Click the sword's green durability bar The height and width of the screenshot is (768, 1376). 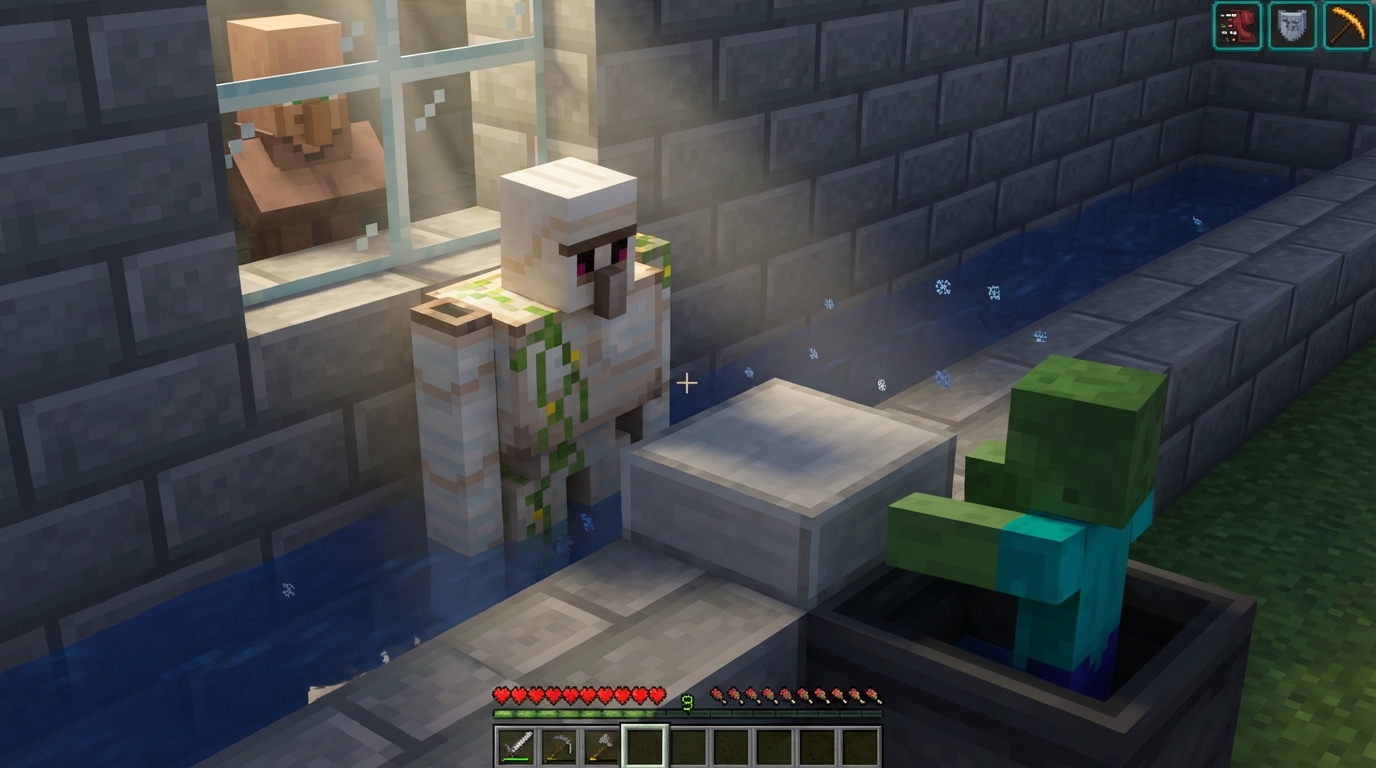point(516,759)
